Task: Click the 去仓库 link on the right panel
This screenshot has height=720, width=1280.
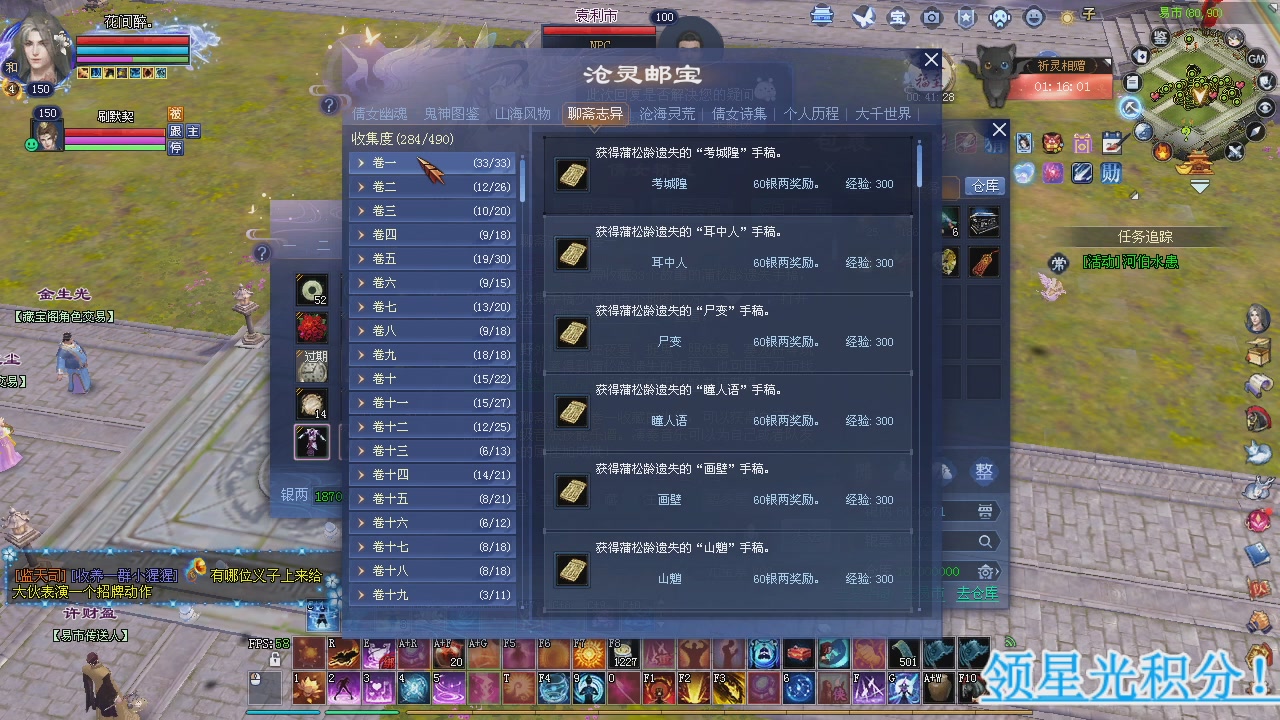Action: coord(977,593)
